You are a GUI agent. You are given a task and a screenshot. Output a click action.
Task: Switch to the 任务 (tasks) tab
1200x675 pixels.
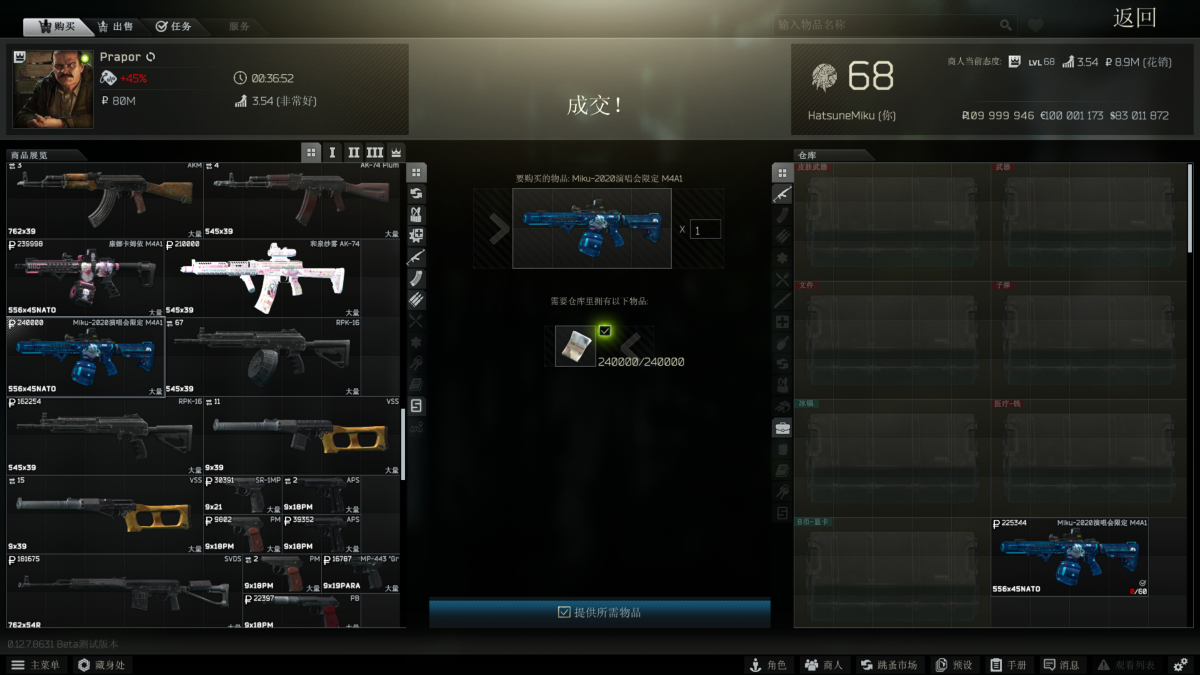point(174,26)
